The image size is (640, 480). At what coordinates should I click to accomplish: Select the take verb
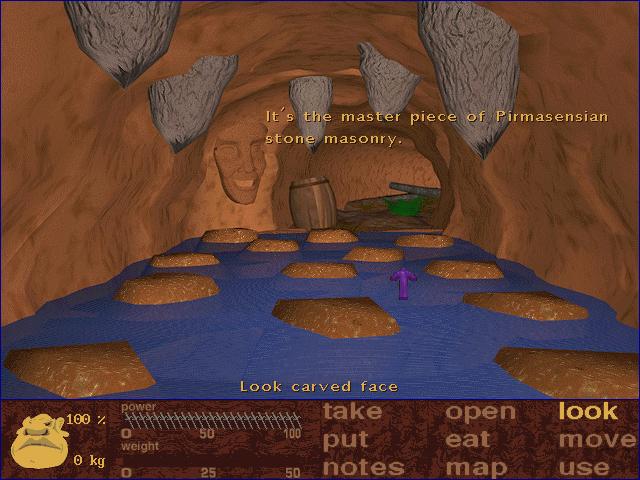click(x=352, y=411)
